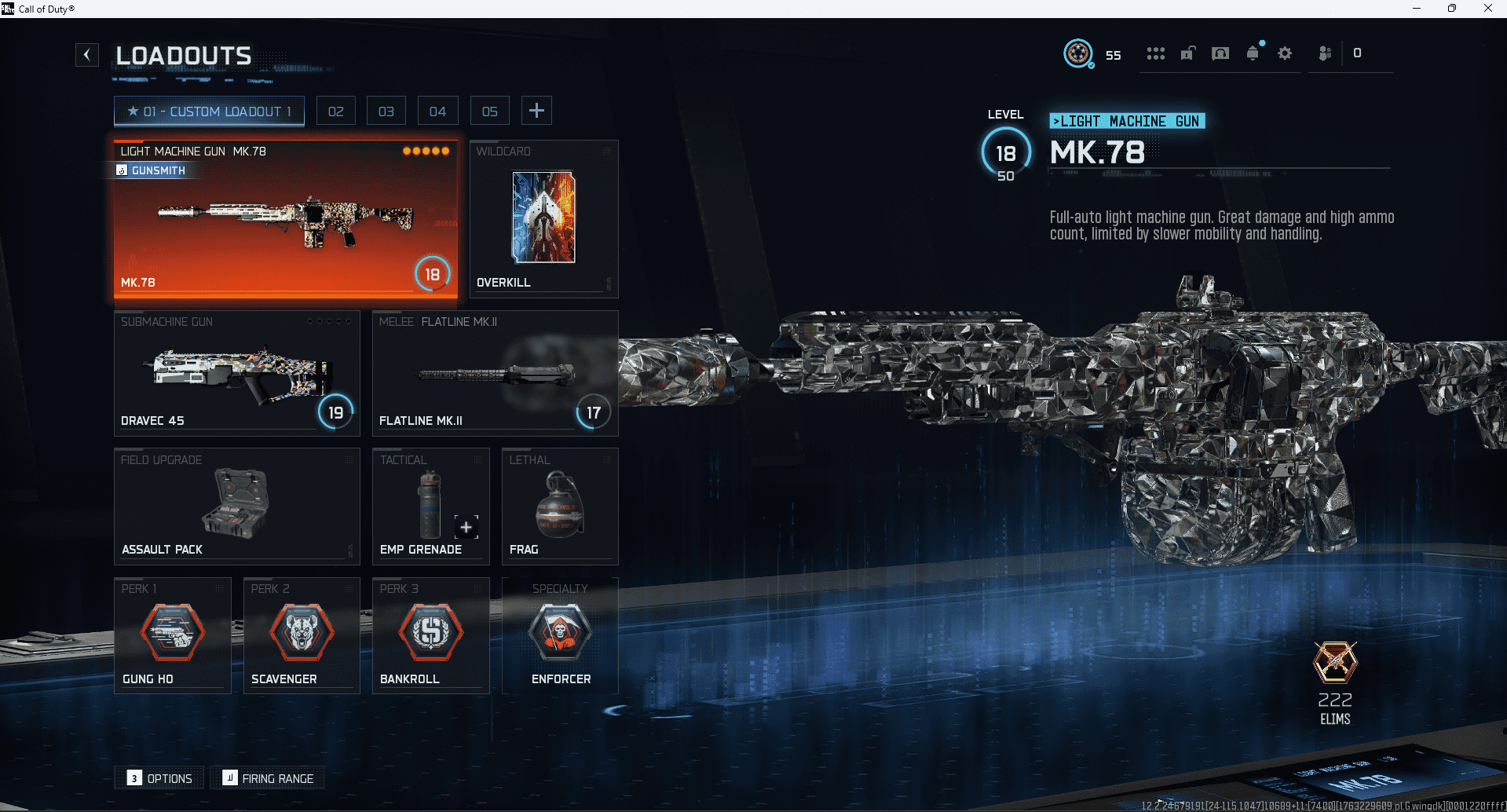The image size is (1507, 812).
Task: Open the social party icon near the counter
Action: [x=1325, y=53]
